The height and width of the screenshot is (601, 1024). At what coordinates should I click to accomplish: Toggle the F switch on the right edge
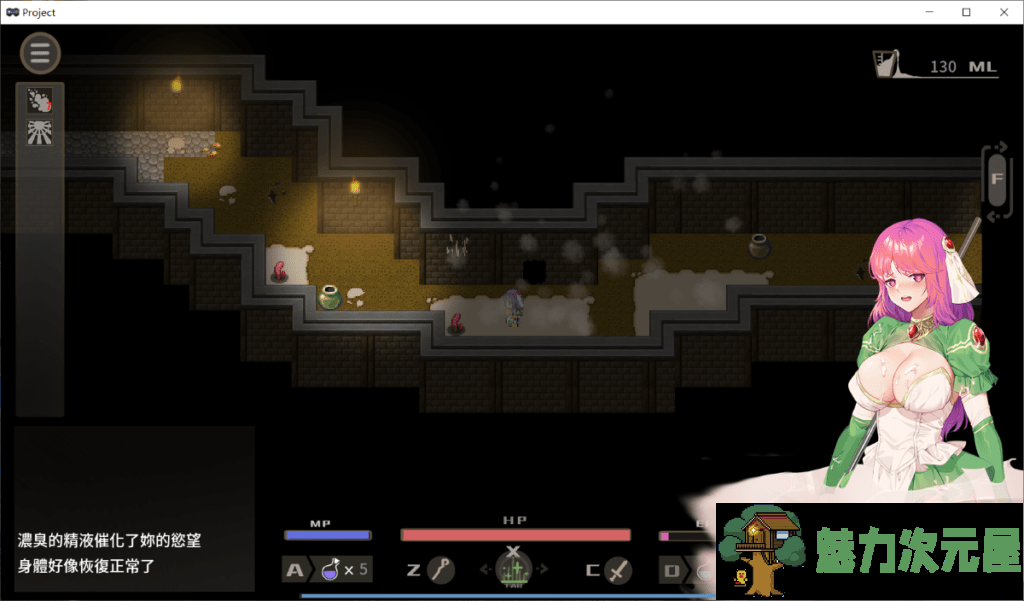coord(996,180)
